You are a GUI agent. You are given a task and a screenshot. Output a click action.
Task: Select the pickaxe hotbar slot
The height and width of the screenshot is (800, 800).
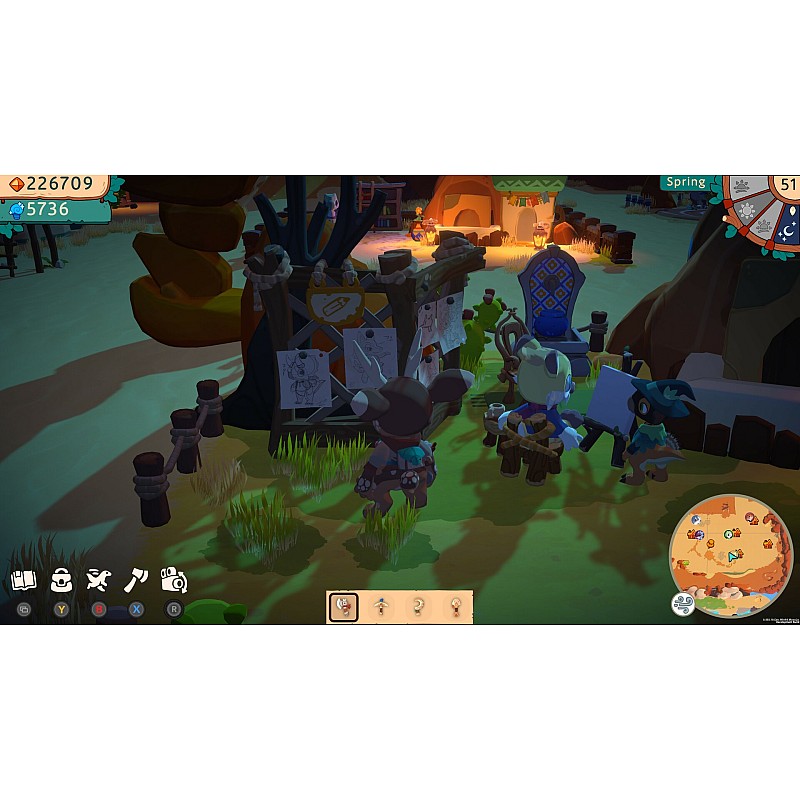click(x=381, y=607)
